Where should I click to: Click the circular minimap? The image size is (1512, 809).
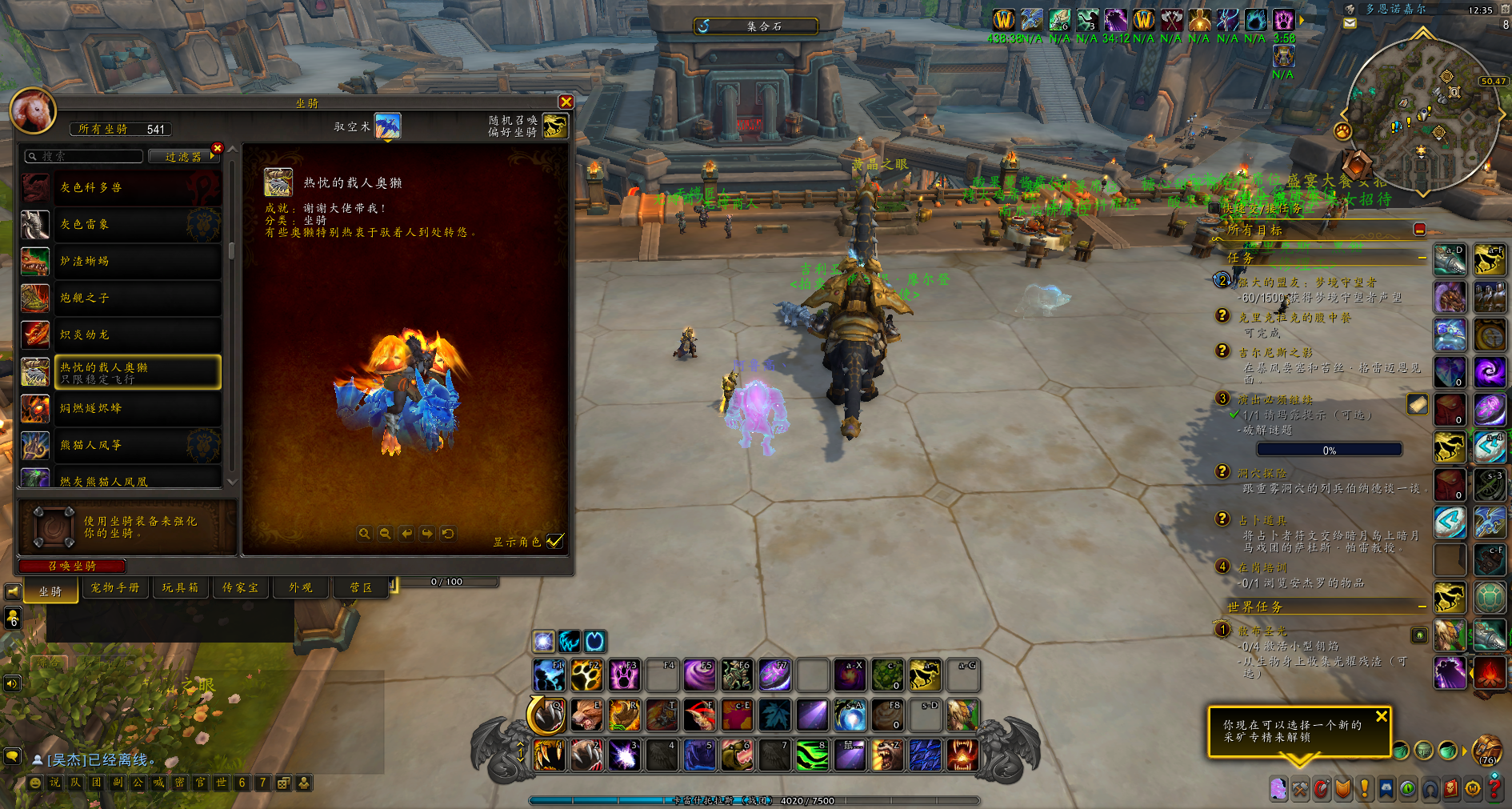click(1421, 112)
